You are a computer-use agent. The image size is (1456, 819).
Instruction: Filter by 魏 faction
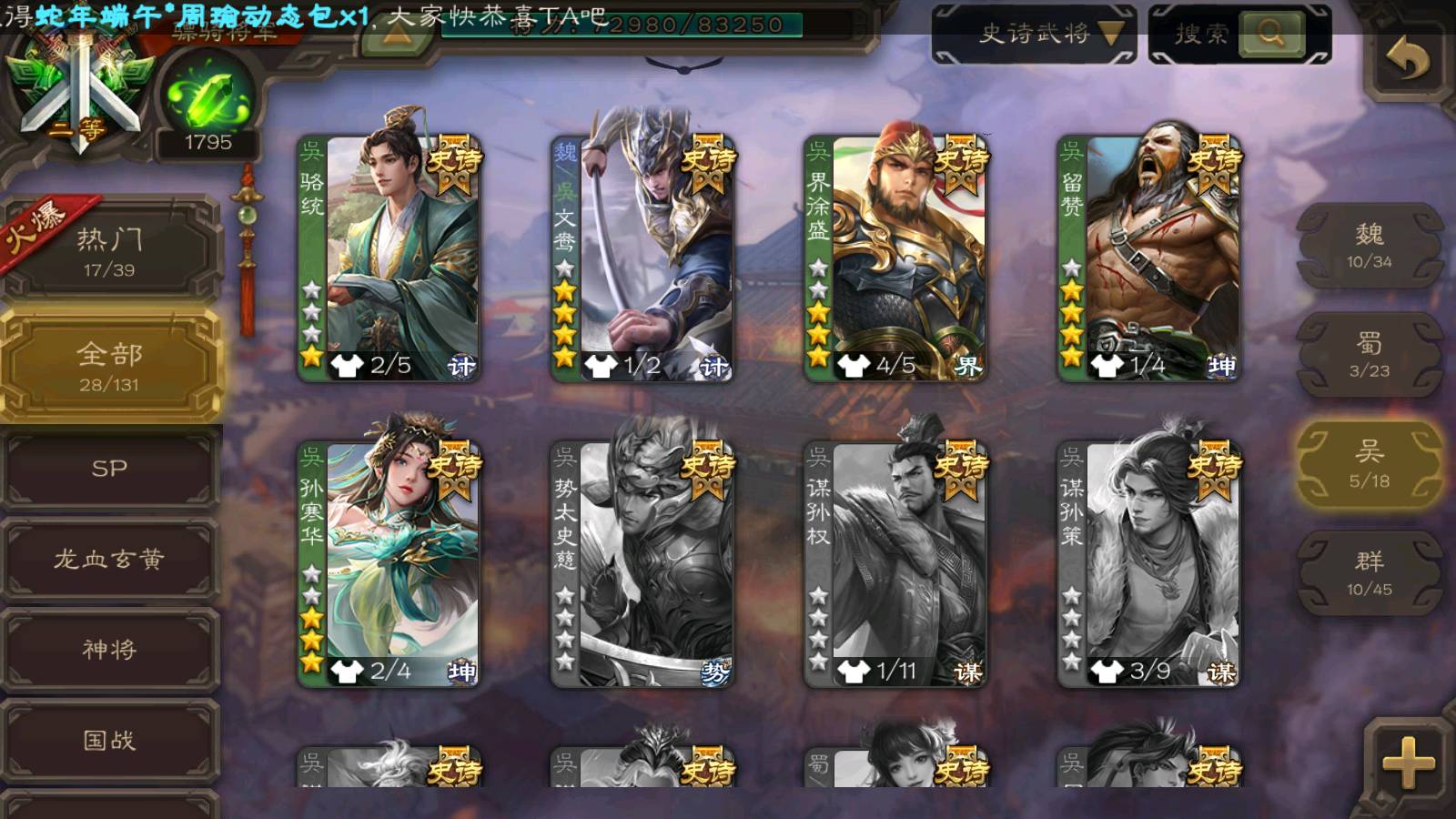point(1369,246)
